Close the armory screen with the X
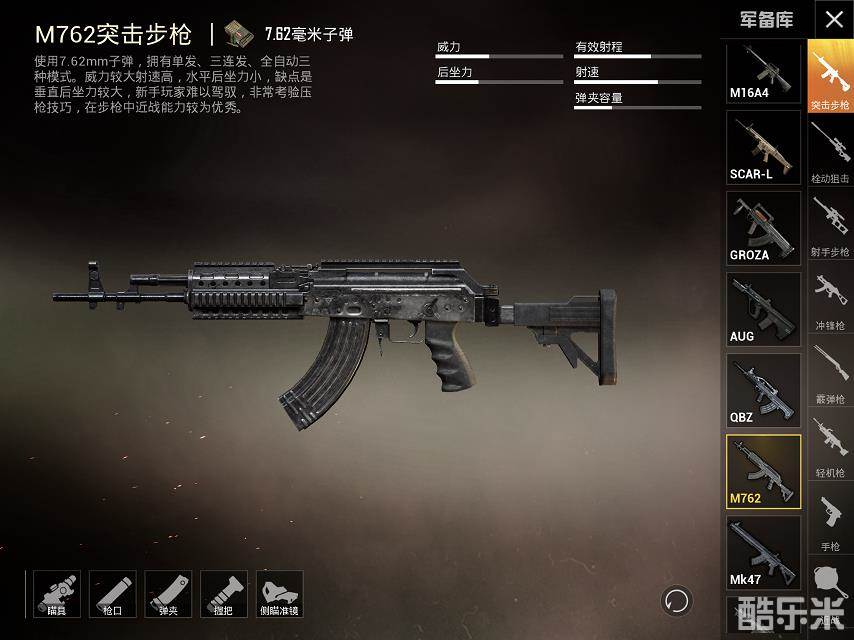This screenshot has width=854, height=640. [833, 18]
